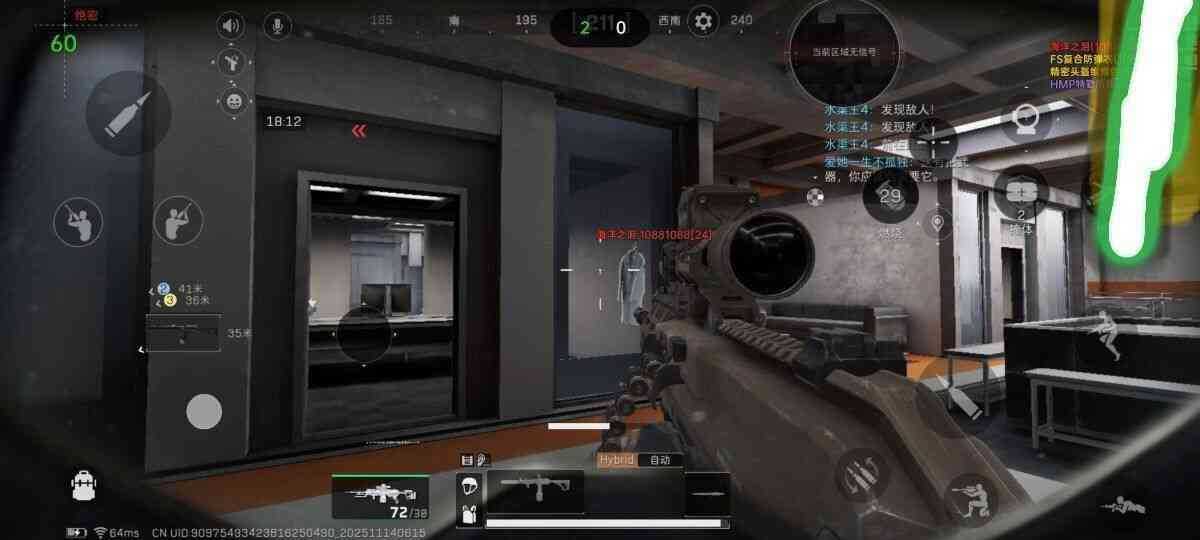Open the gear settings menu

(703, 21)
